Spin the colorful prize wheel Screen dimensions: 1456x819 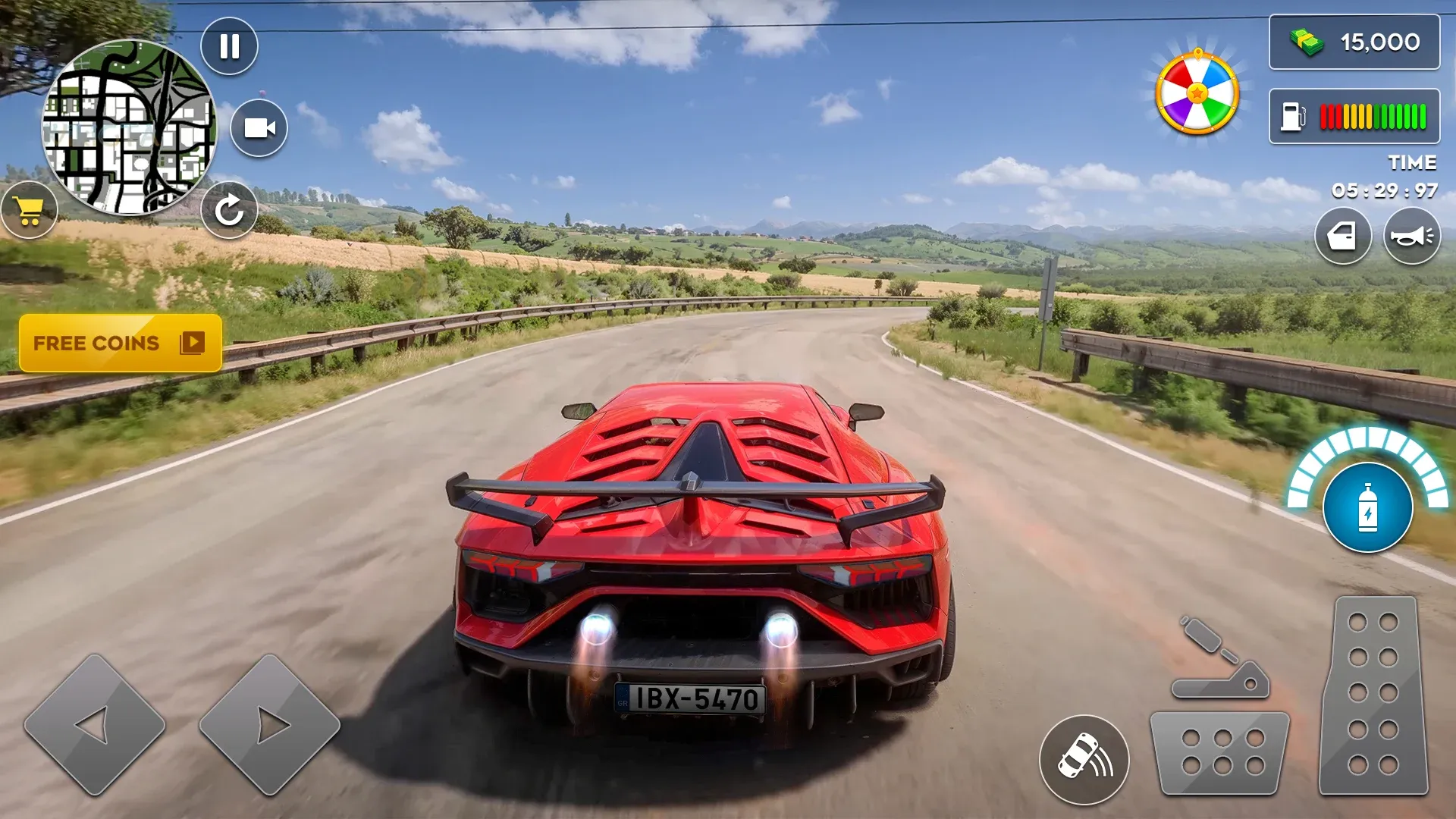[x=1197, y=93]
